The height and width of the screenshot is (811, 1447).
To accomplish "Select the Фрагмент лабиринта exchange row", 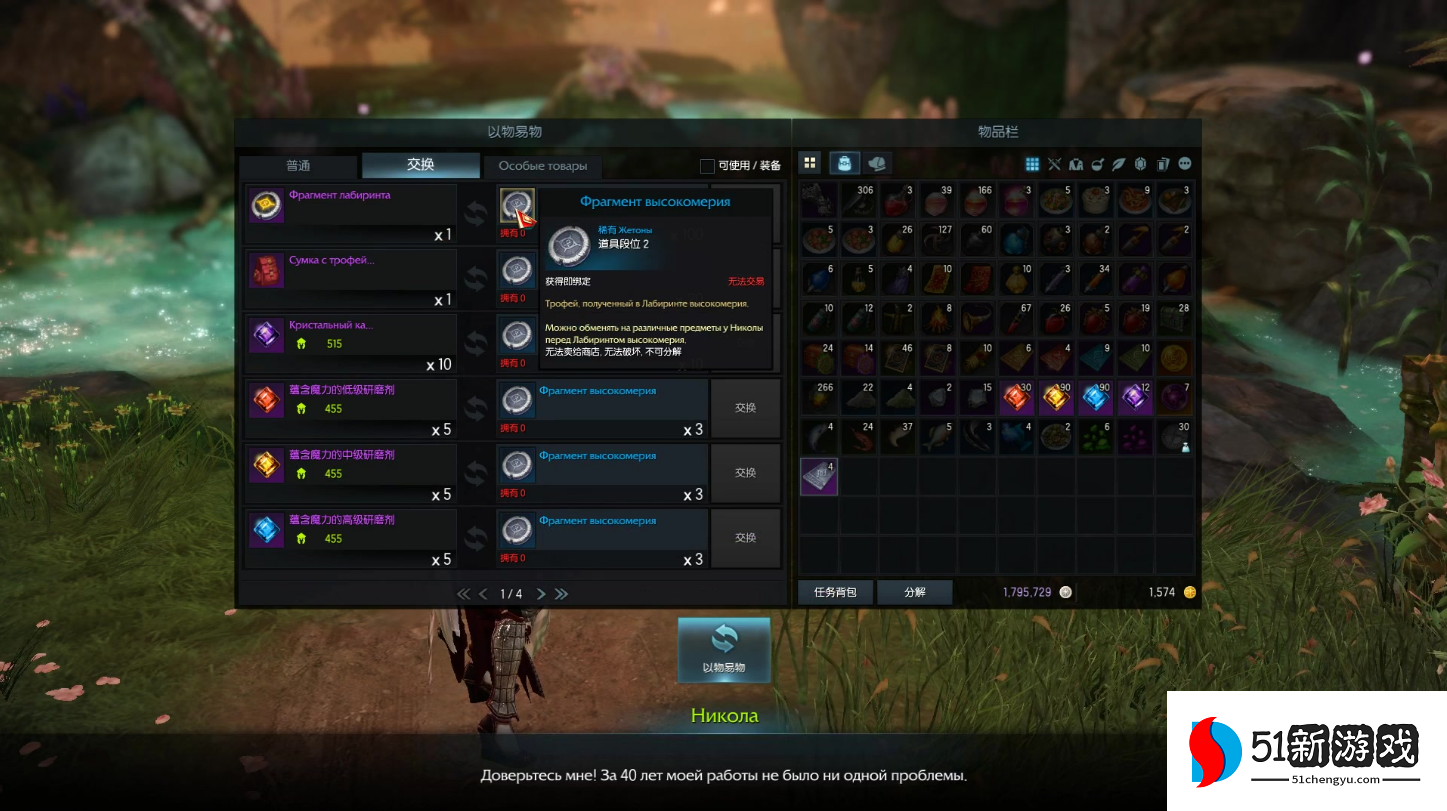I will tap(351, 215).
